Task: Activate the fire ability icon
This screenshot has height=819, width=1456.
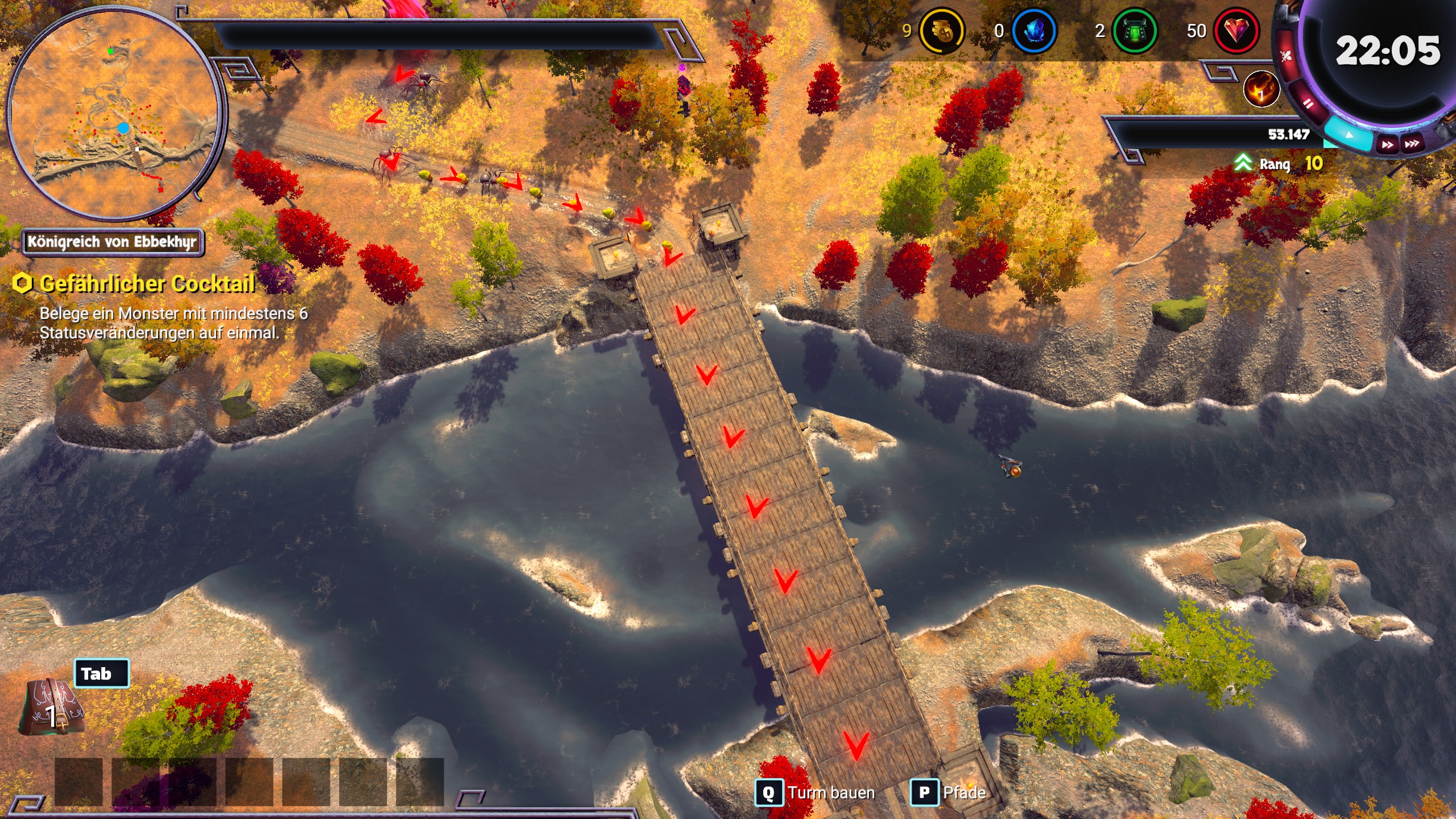Action: click(x=1261, y=89)
